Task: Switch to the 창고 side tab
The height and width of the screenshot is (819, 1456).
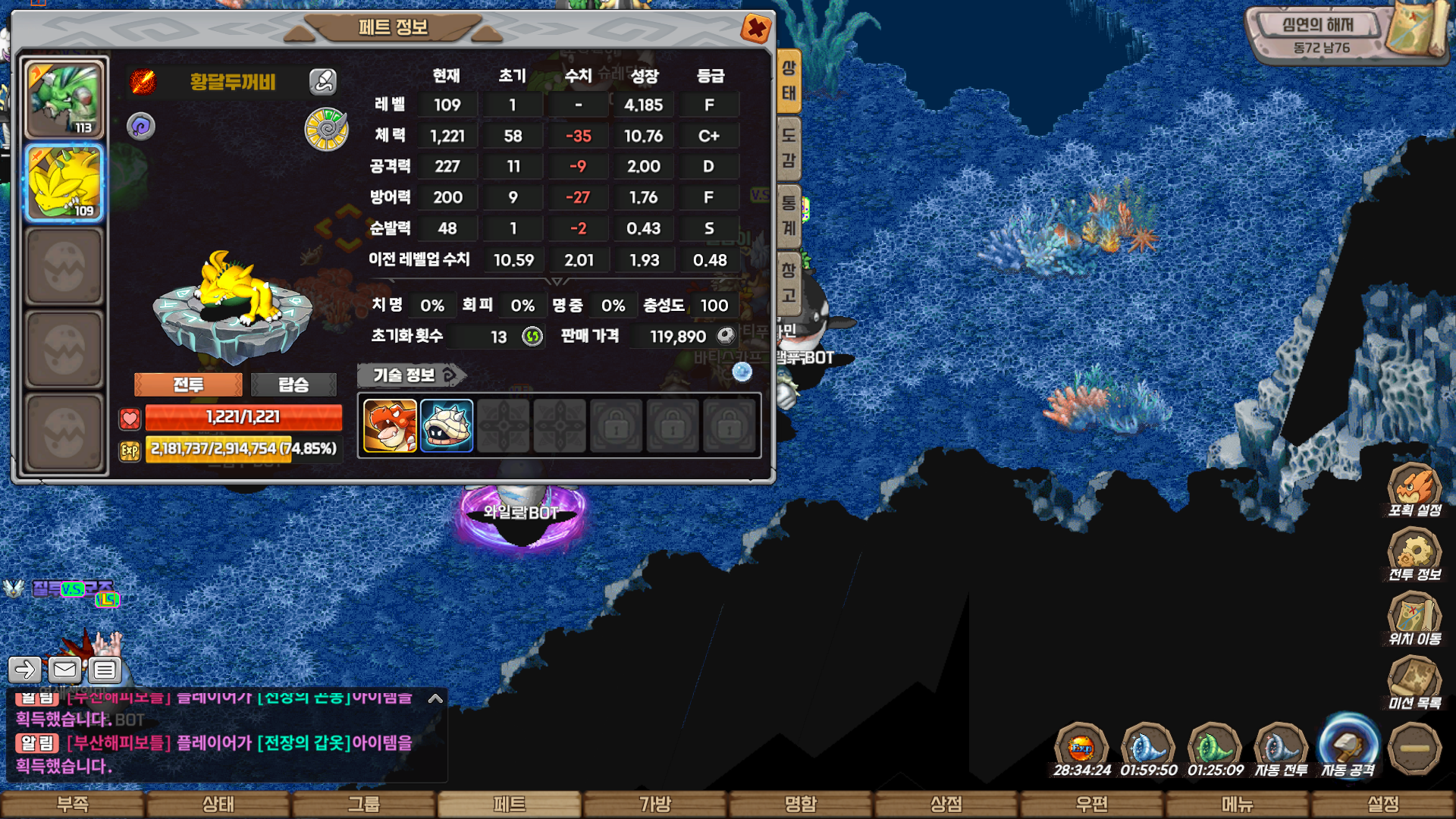Action: click(789, 282)
